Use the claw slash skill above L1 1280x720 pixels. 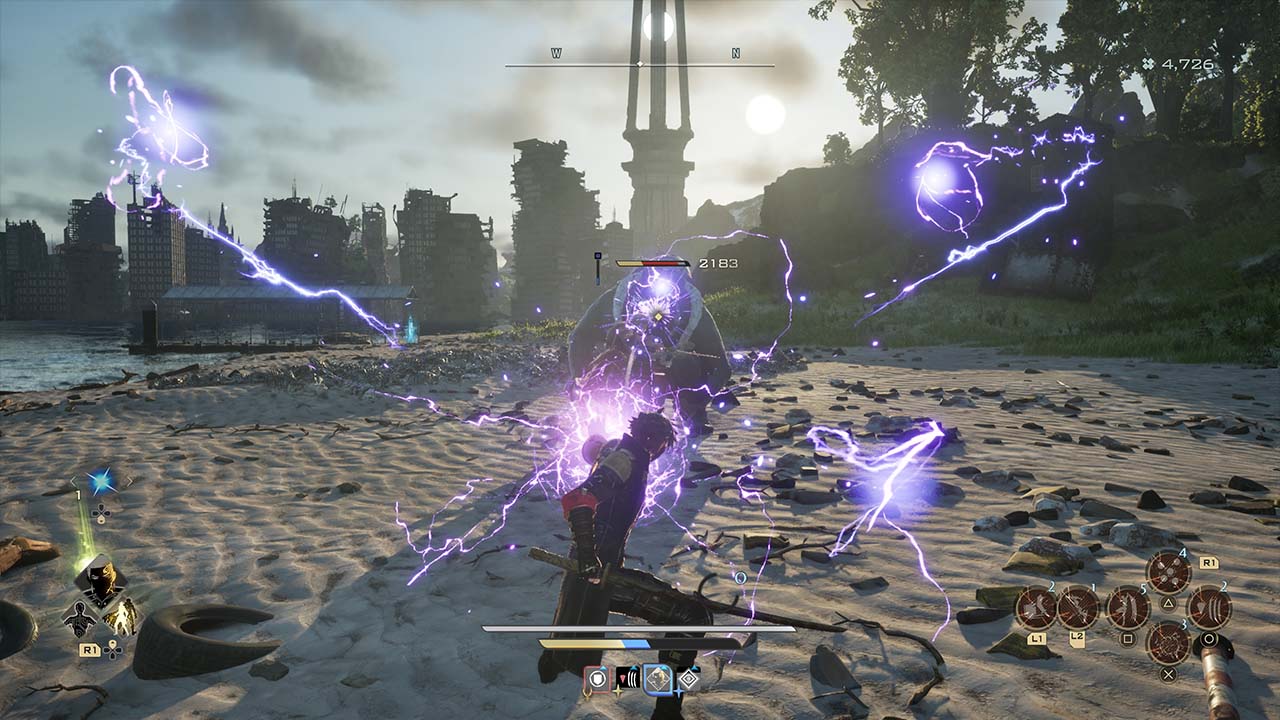tap(1036, 607)
